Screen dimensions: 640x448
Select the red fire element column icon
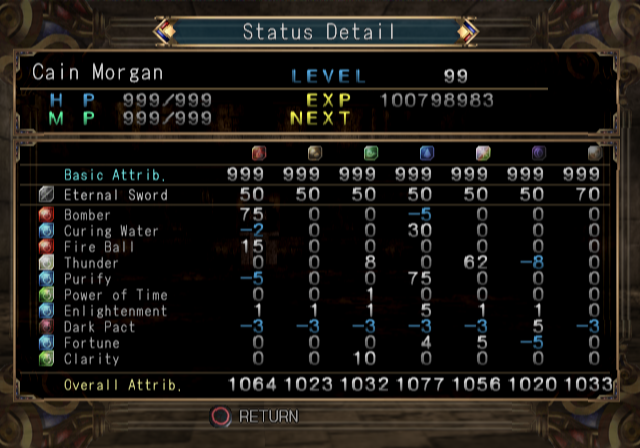259,154
